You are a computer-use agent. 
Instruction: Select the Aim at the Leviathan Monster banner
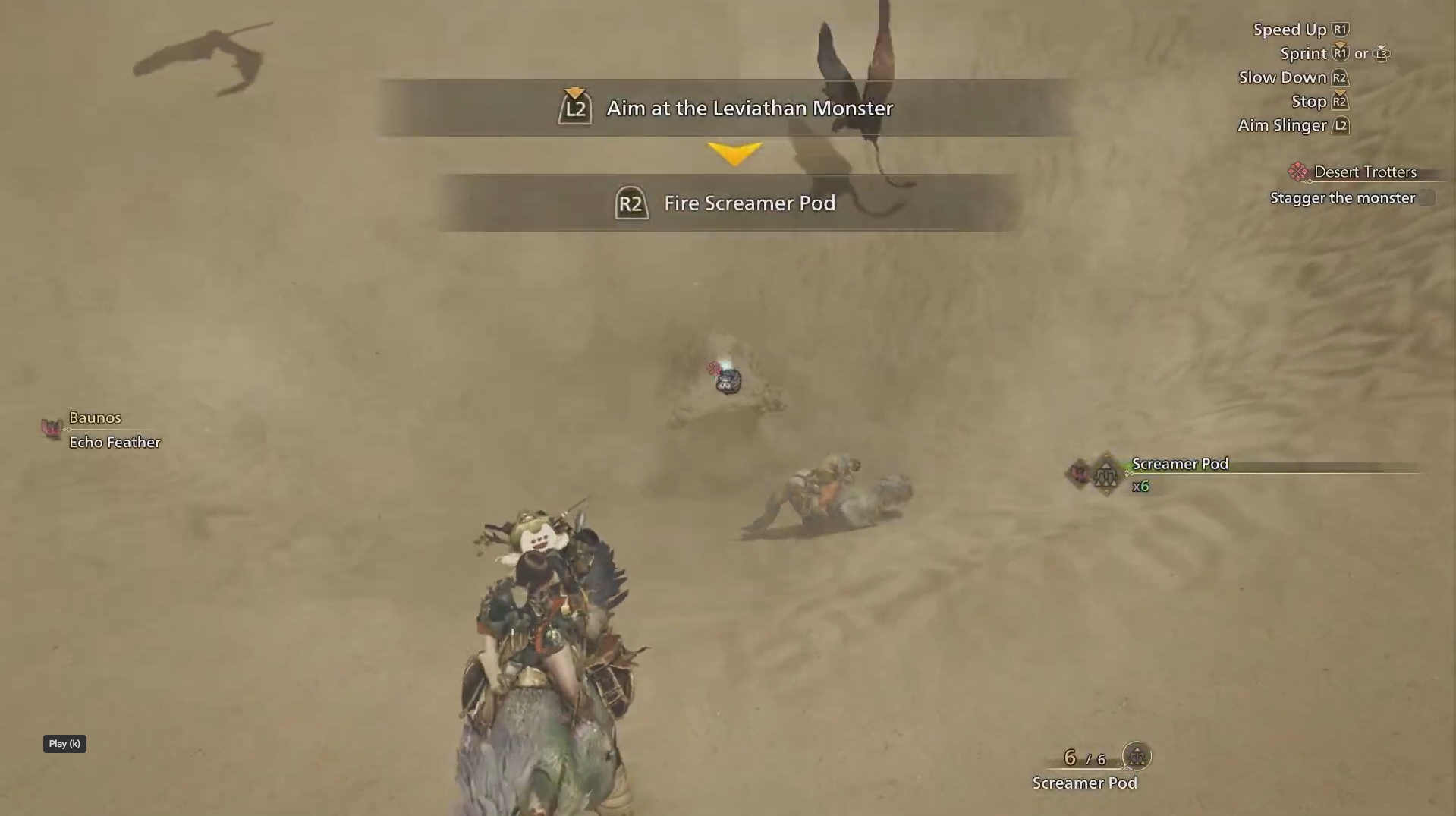point(749,108)
